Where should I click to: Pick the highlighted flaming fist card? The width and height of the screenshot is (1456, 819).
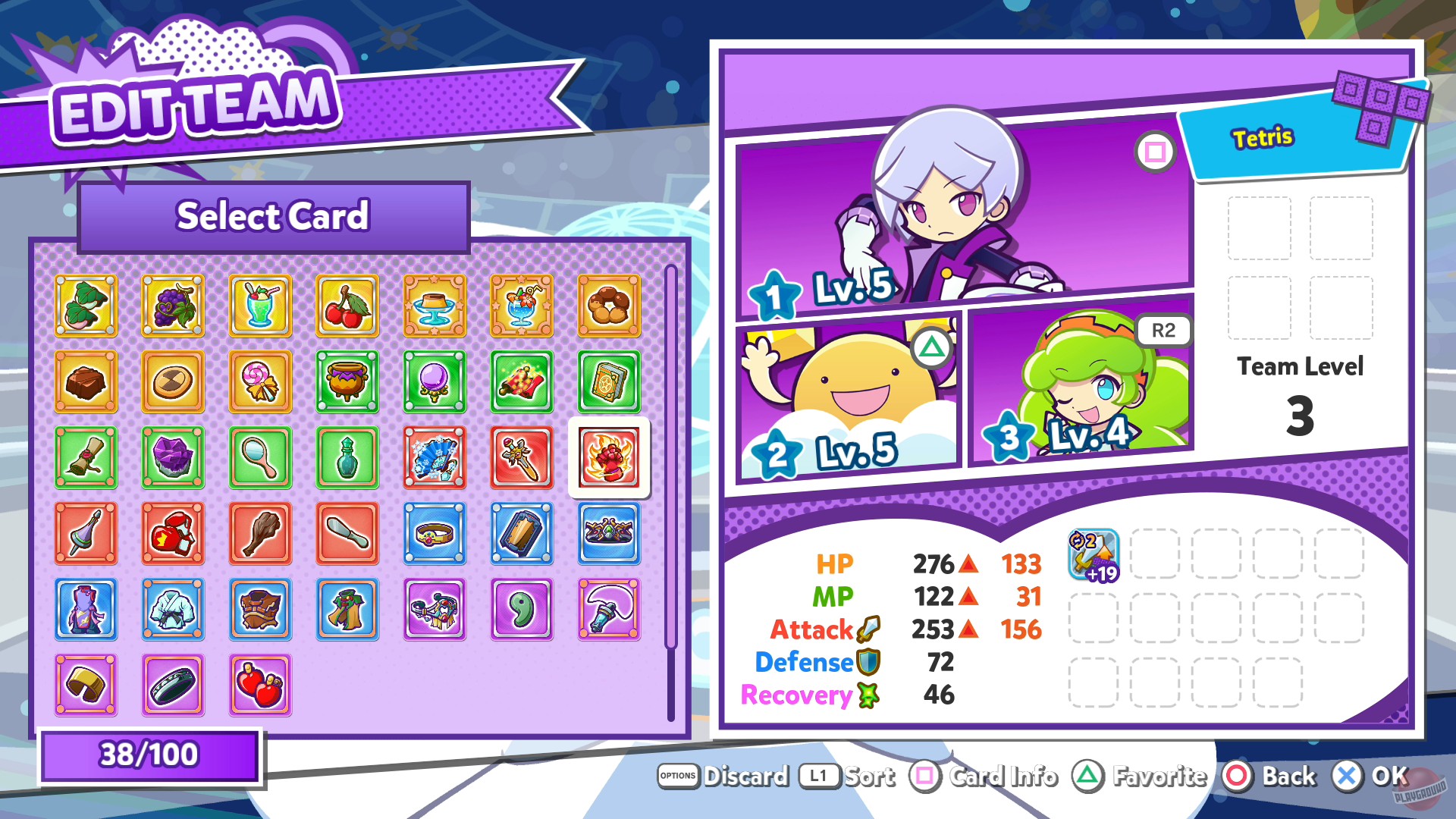pos(609,458)
